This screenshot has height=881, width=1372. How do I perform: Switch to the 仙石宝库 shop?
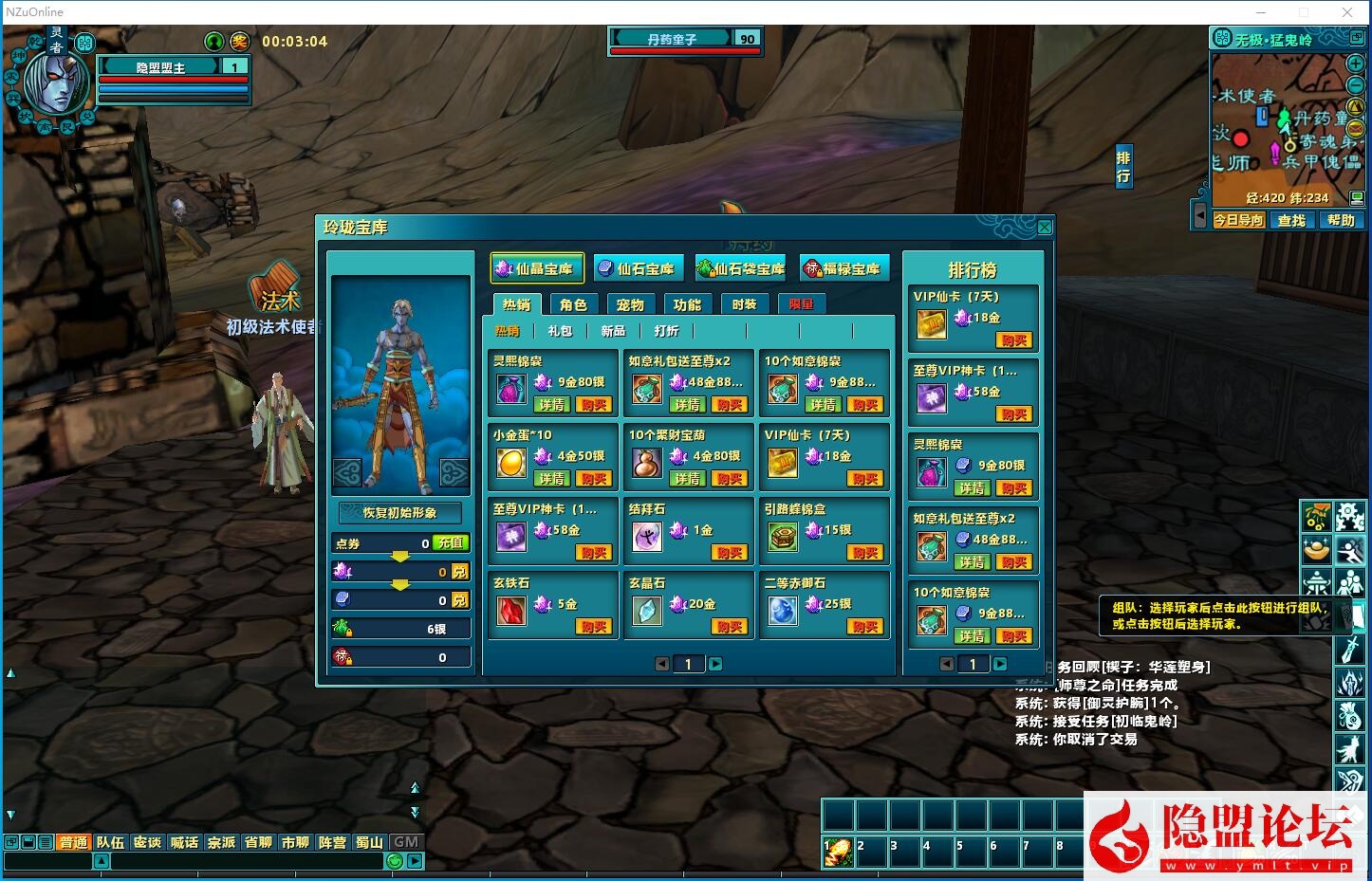(x=637, y=269)
